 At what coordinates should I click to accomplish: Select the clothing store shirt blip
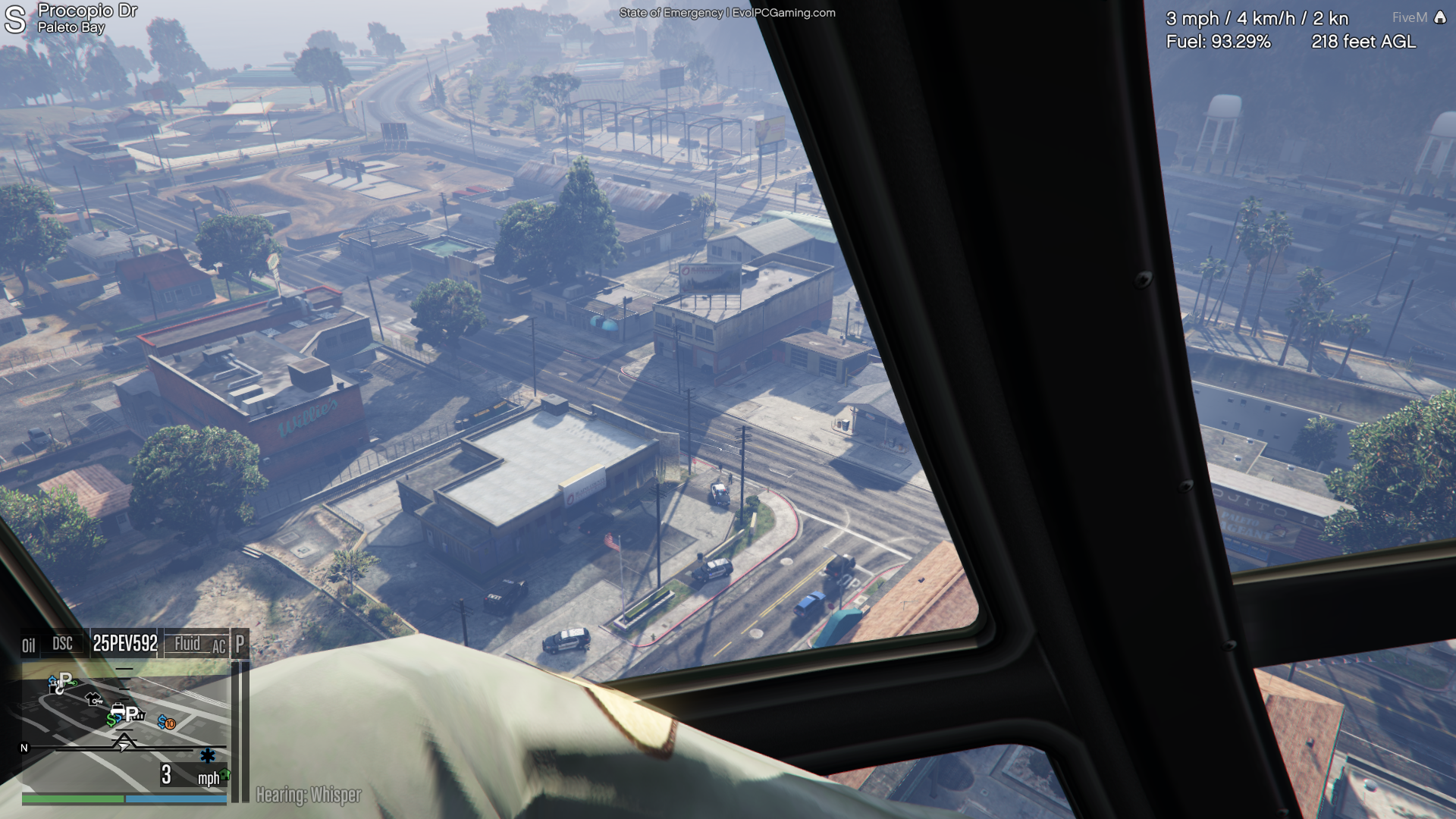(94, 698)
